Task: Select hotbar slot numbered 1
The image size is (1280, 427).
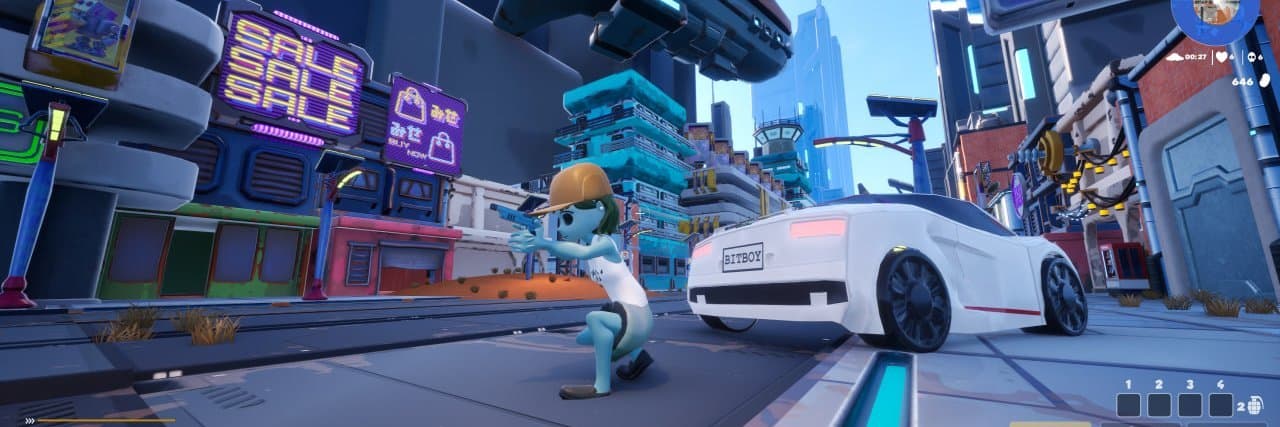Action: click(1128, 405)
